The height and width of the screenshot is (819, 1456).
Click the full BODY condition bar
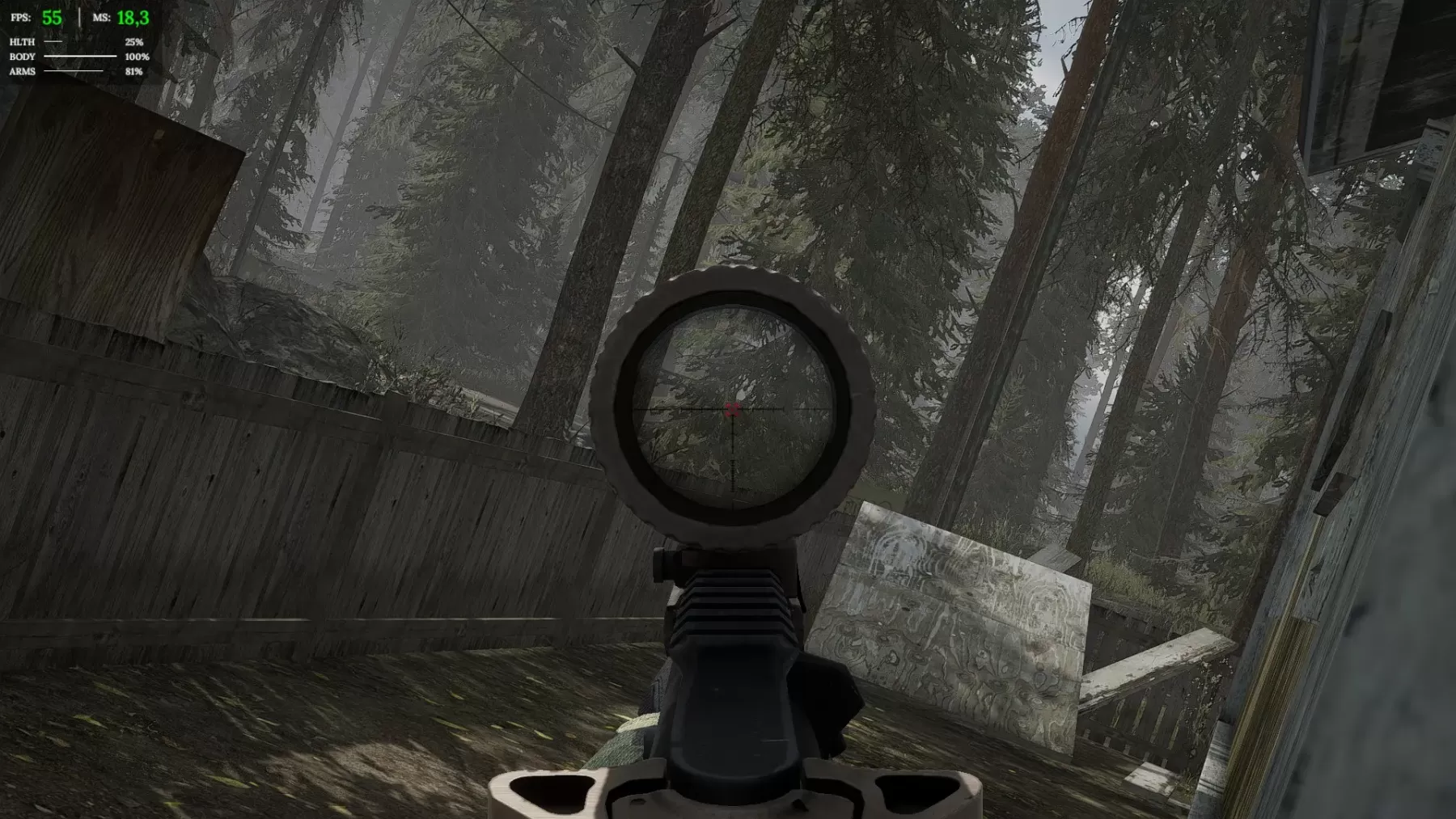pyautogui.click(x=79, y=57)
